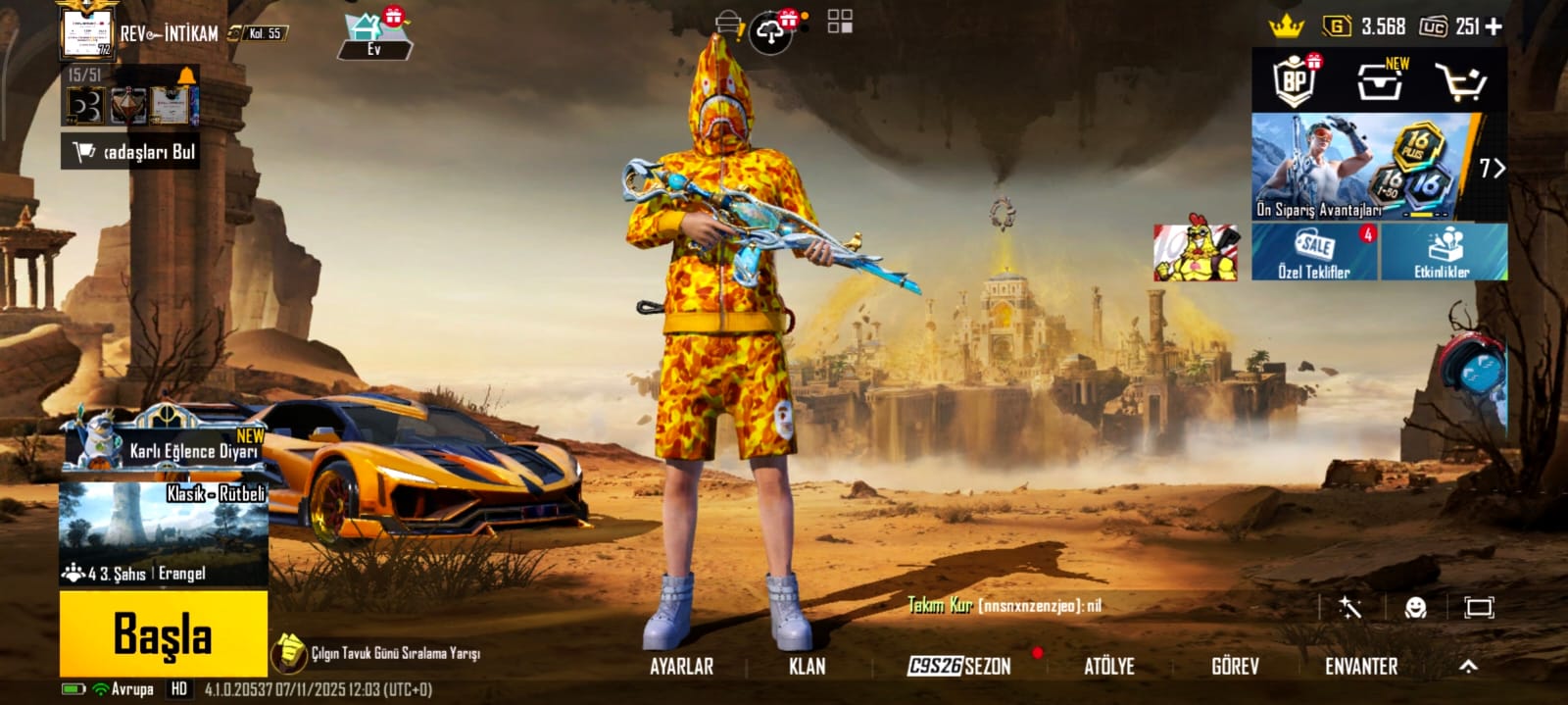1568x705 pixels.
Task: Open the AYARLAR settings menu
Action: pos(682,667)
